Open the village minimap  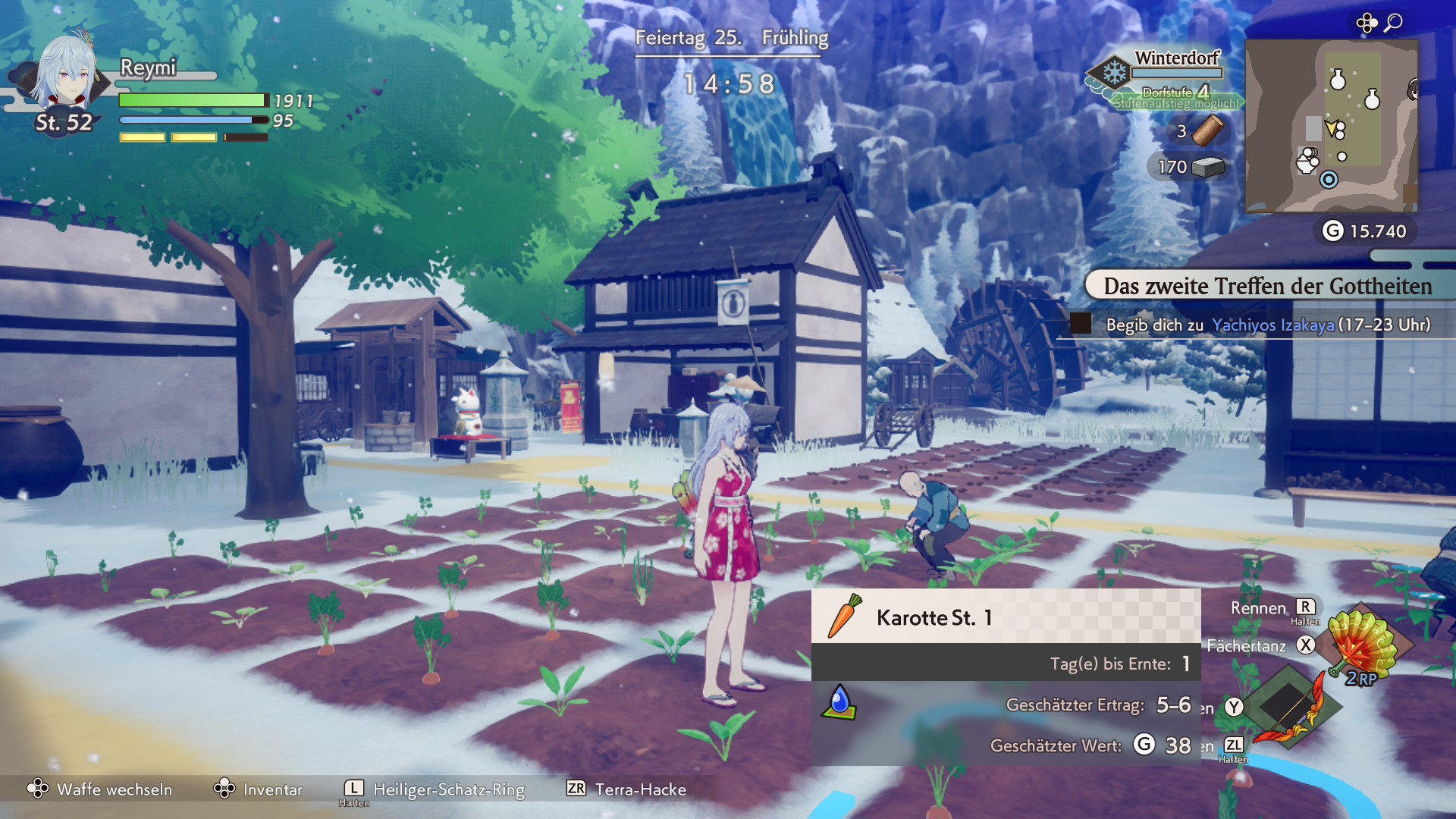pyautogui.click(x=1332, y=126)
